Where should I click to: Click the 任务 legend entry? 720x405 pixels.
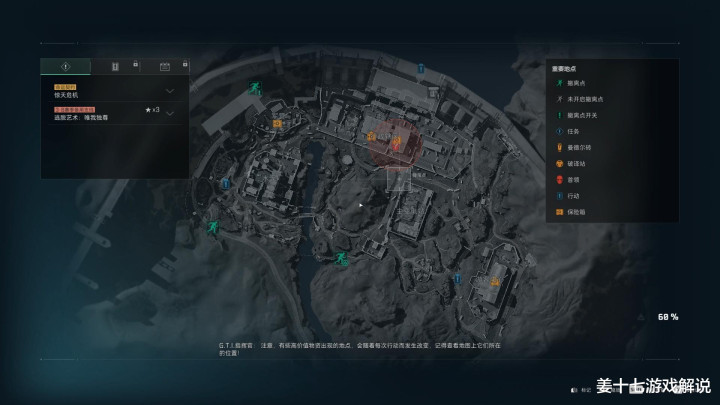click(x=570, y=131)
